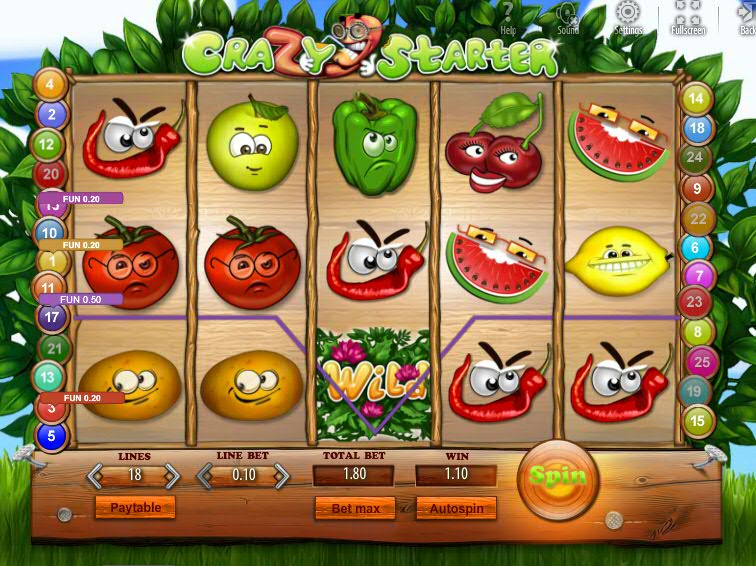
Task: Open the Settings gear
Action: (x=628, y=17)
